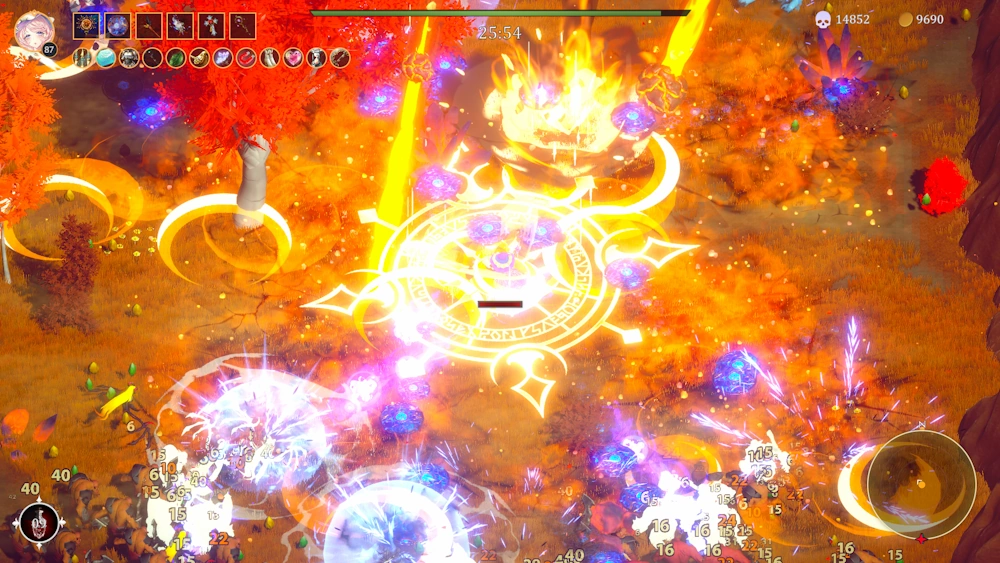
Task: Open the circular minimap
Action: tap(921, 484)
